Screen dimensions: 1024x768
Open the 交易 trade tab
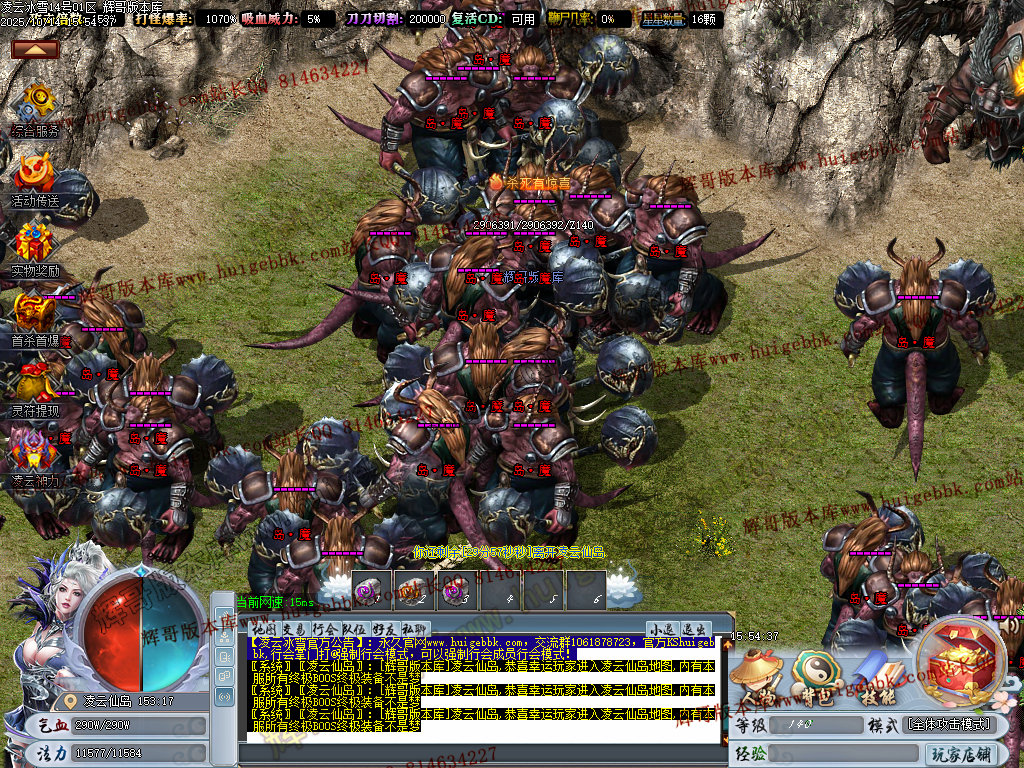pos(292,628)
